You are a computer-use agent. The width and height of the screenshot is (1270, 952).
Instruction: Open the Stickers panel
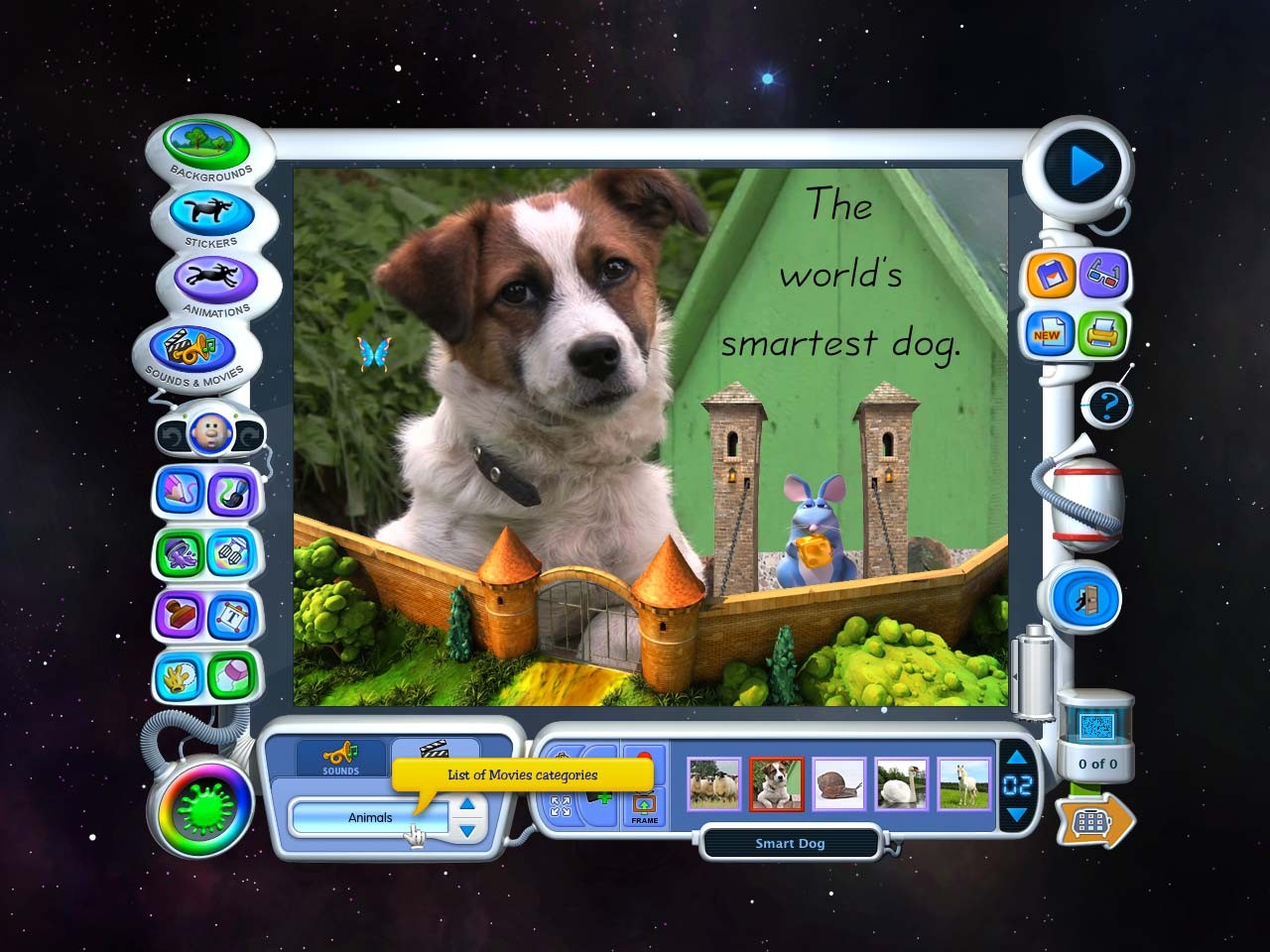pos(210,213)
